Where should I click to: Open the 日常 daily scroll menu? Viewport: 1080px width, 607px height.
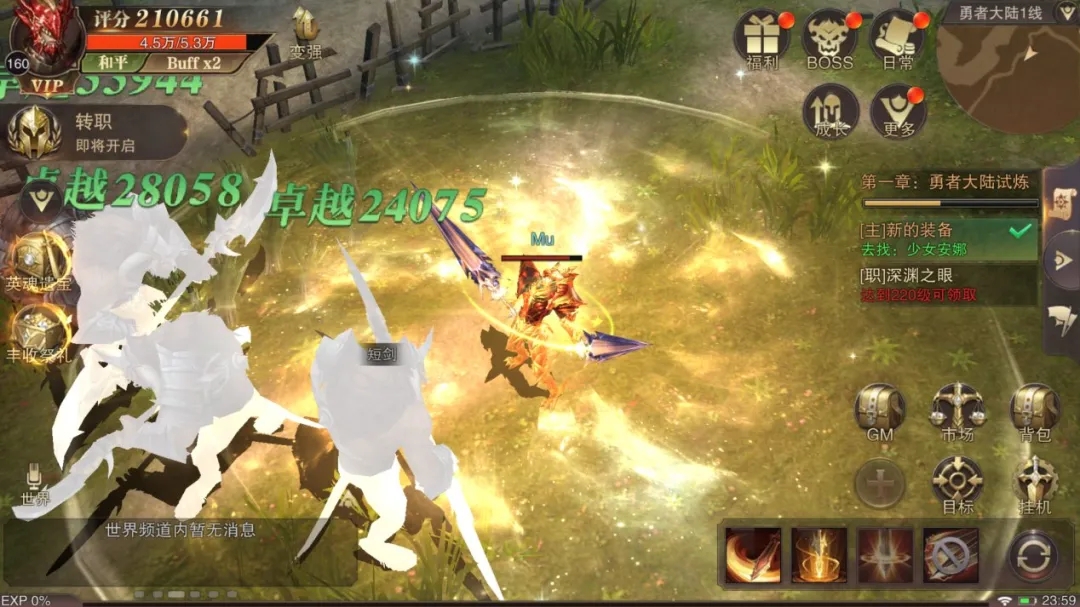coord(897,38)
